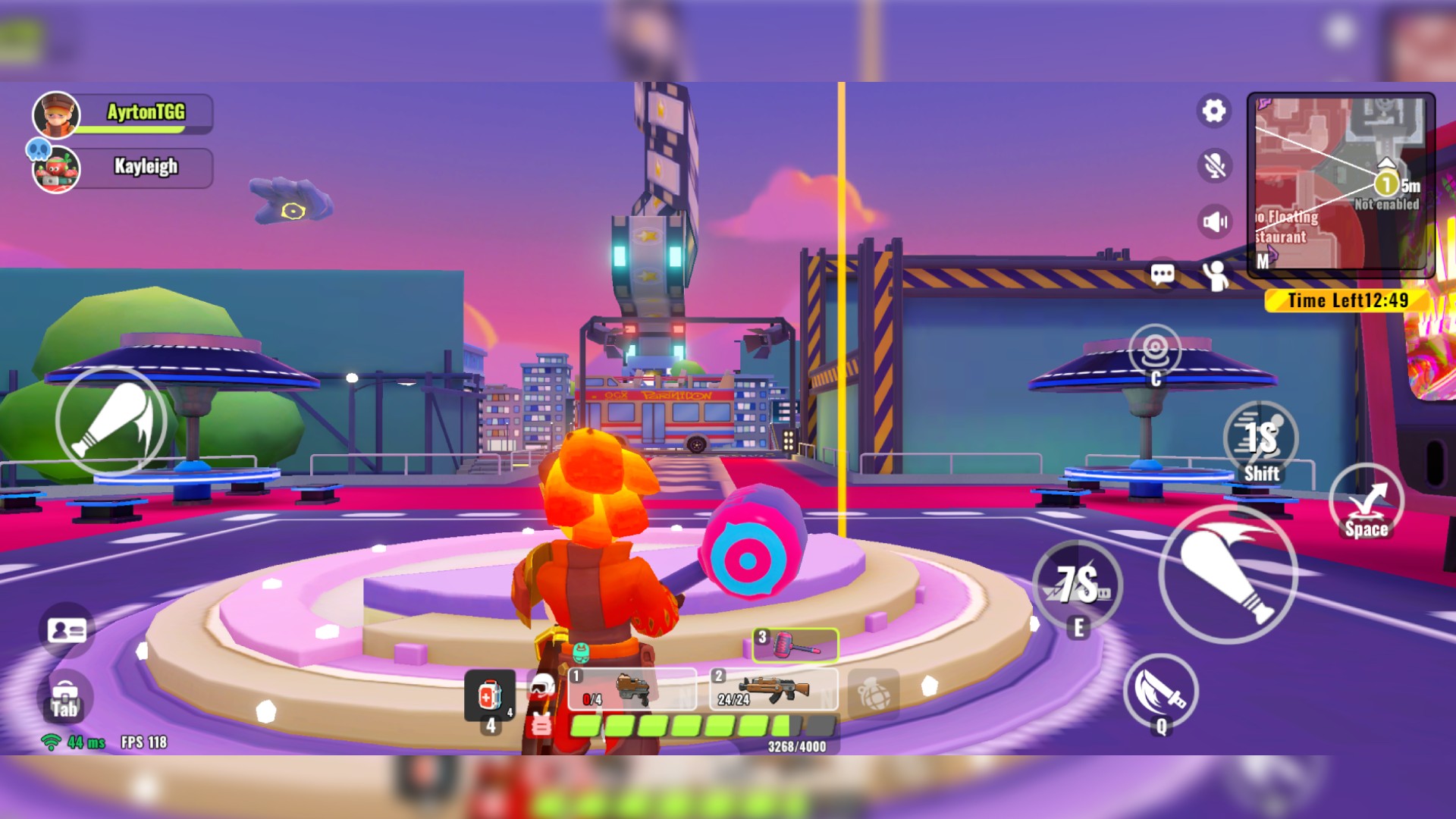Viewport: 1456px width, 819px height.
Task: Select the pink hammer weapon slot
Action: [795, 645]
